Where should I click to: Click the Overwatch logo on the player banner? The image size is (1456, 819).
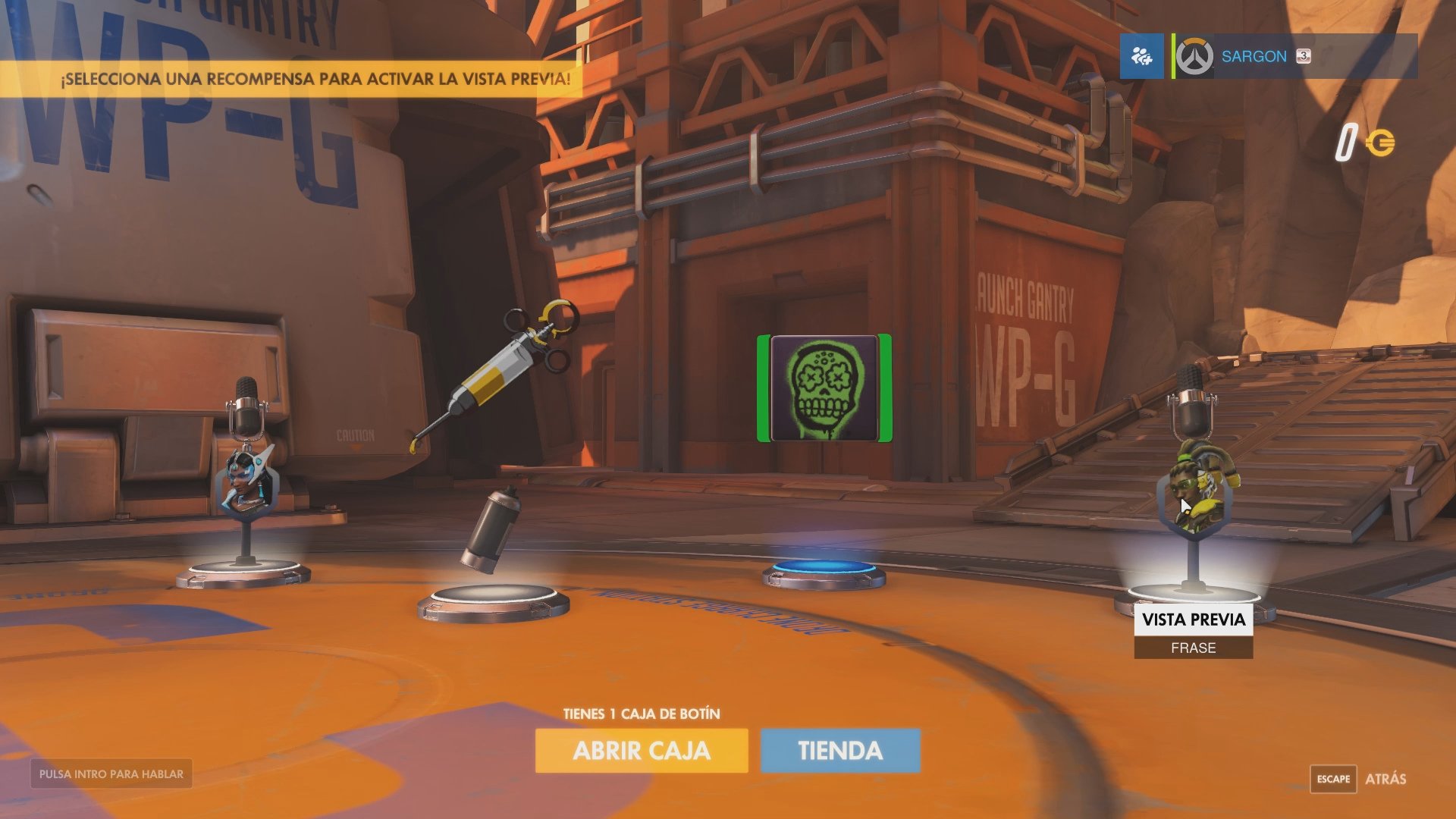(1195, 56)
